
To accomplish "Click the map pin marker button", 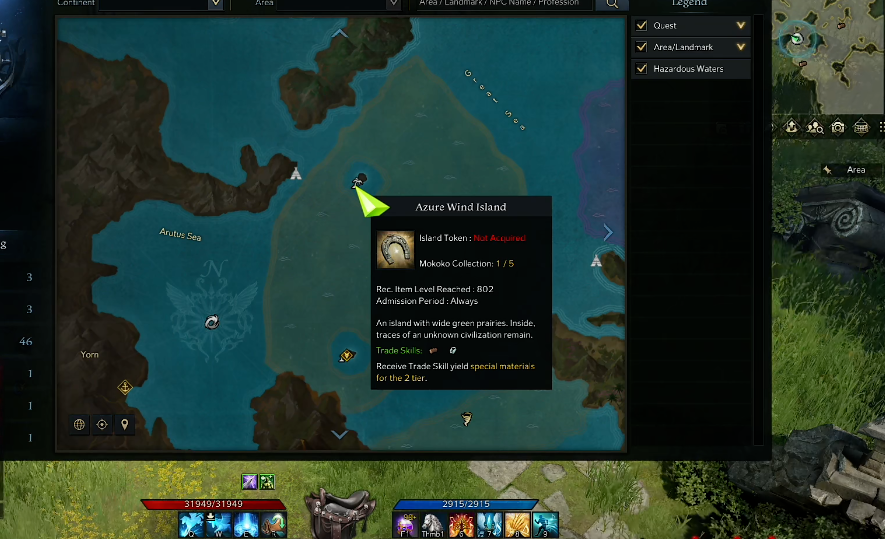I will tap(124, 424).
